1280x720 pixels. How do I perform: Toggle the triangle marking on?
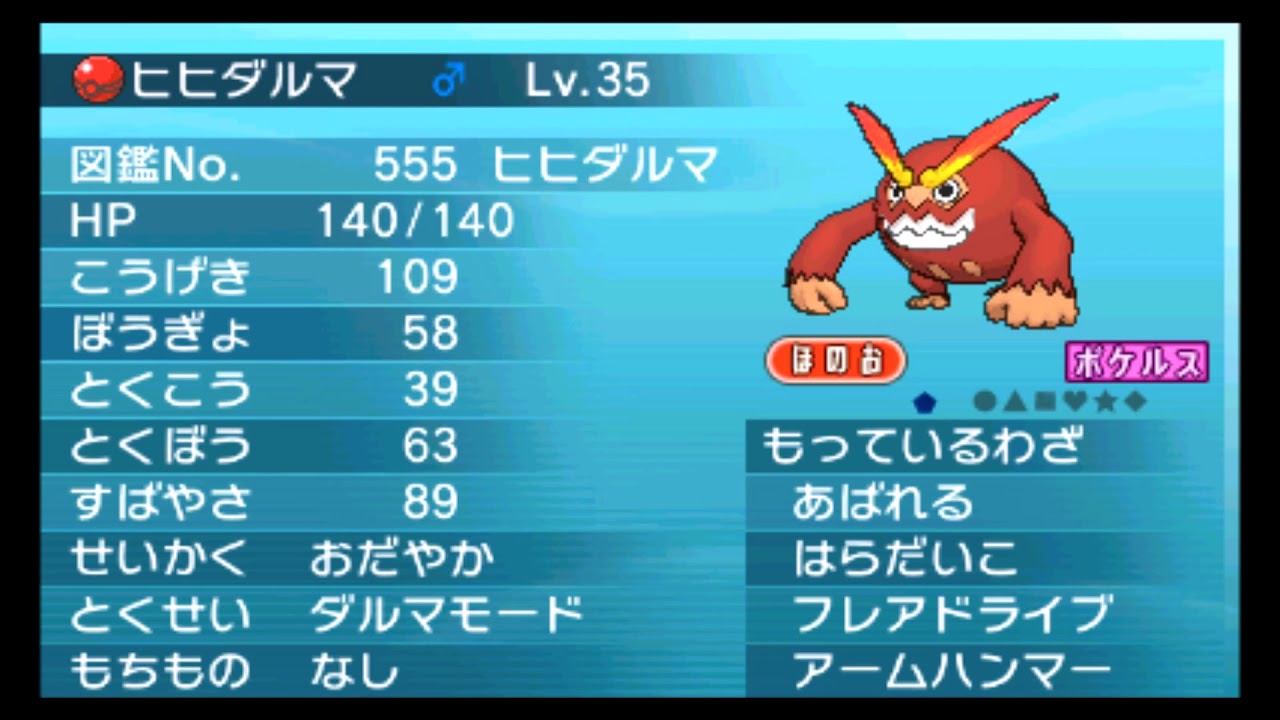click(1015, 400)
